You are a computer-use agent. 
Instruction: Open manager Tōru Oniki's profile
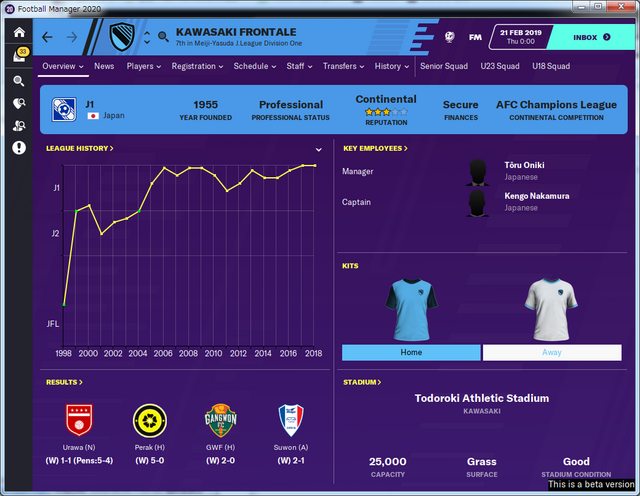[525, 166]
